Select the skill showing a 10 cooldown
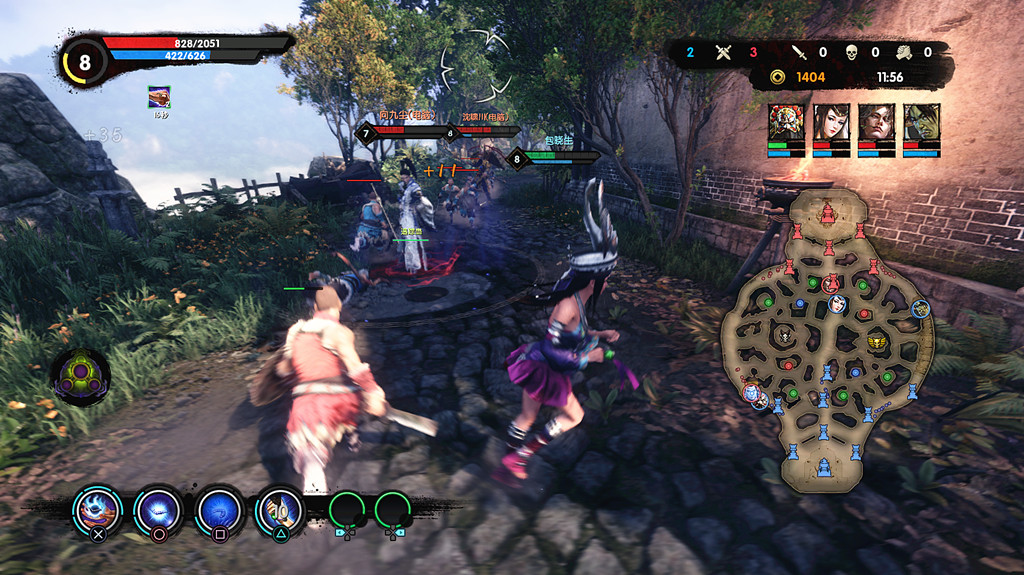1024x575 pixels. tap(280, 509)
